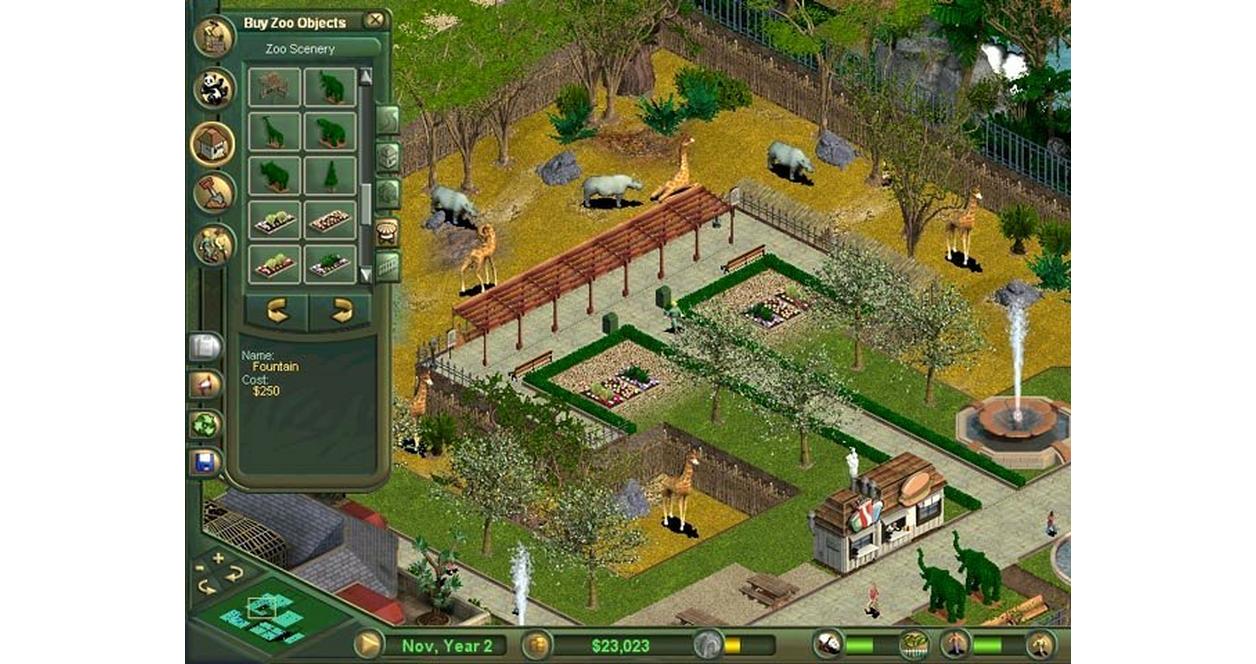Select the buy buildings house button
Image resolution: width=1256 pixels, height=664 pixels.
(213, 143)
